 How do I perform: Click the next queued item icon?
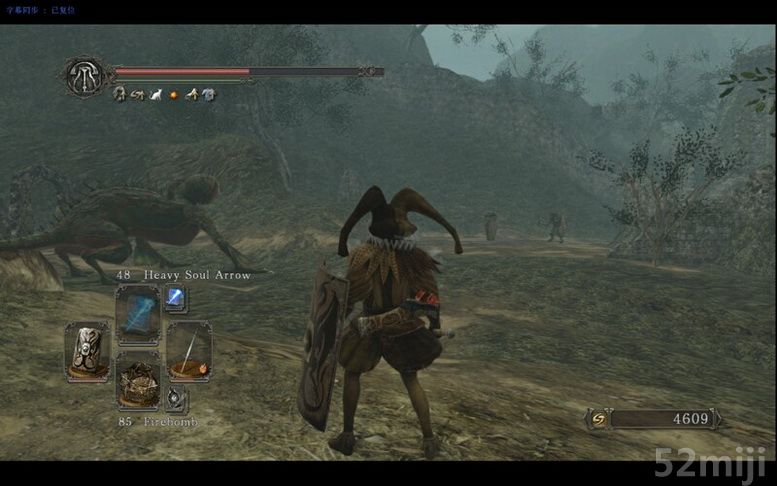tap(175, 399)
